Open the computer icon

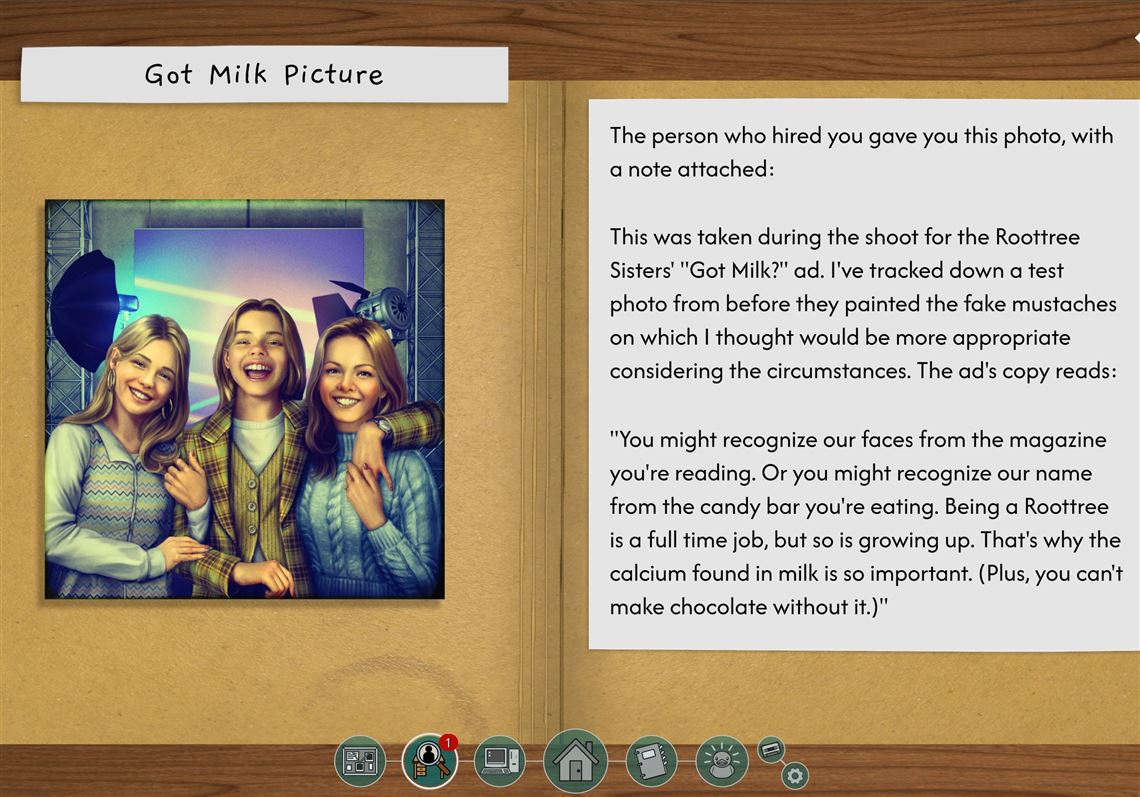tap(499, 762)
